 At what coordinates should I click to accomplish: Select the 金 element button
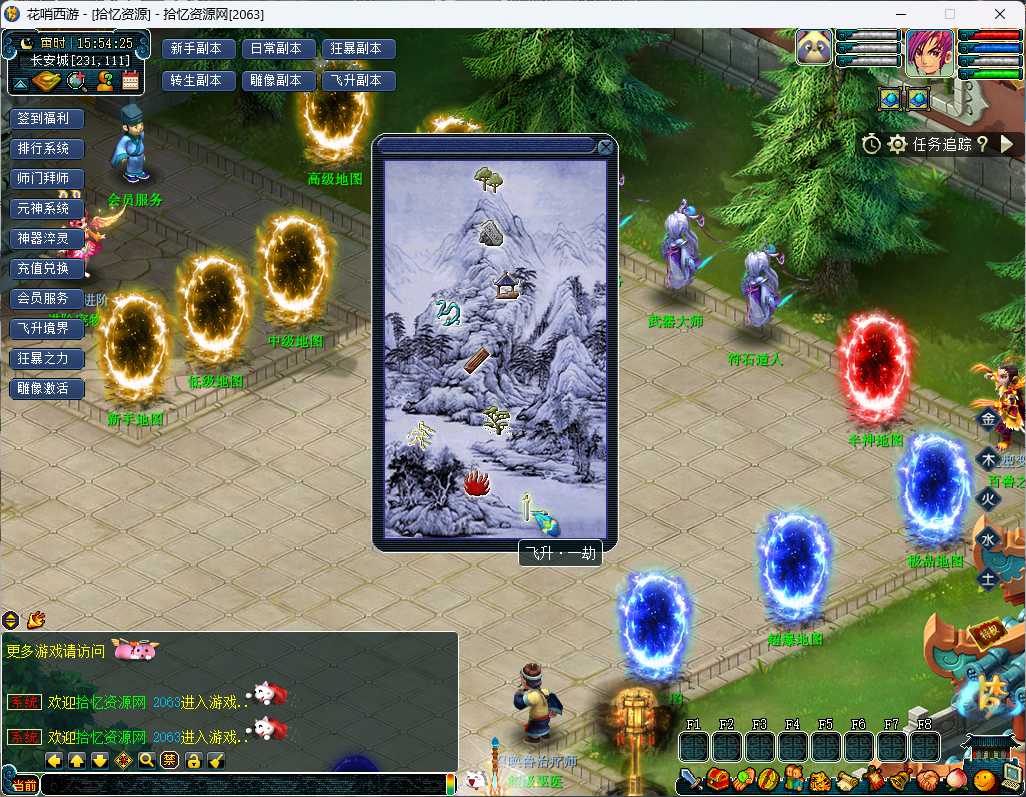click(x=988, y=419)
